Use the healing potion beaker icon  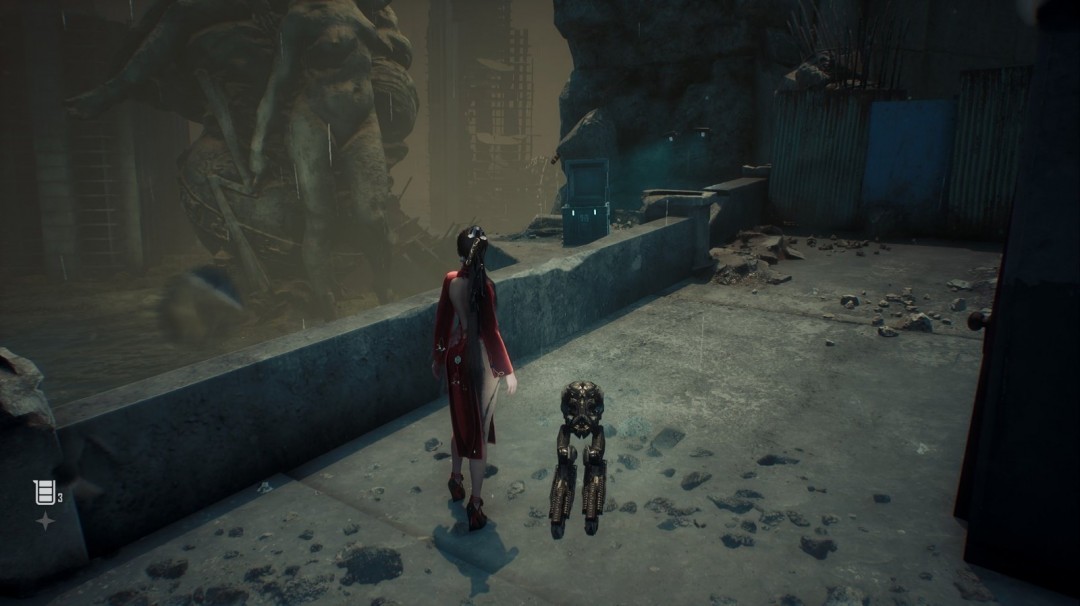point(43,491)
